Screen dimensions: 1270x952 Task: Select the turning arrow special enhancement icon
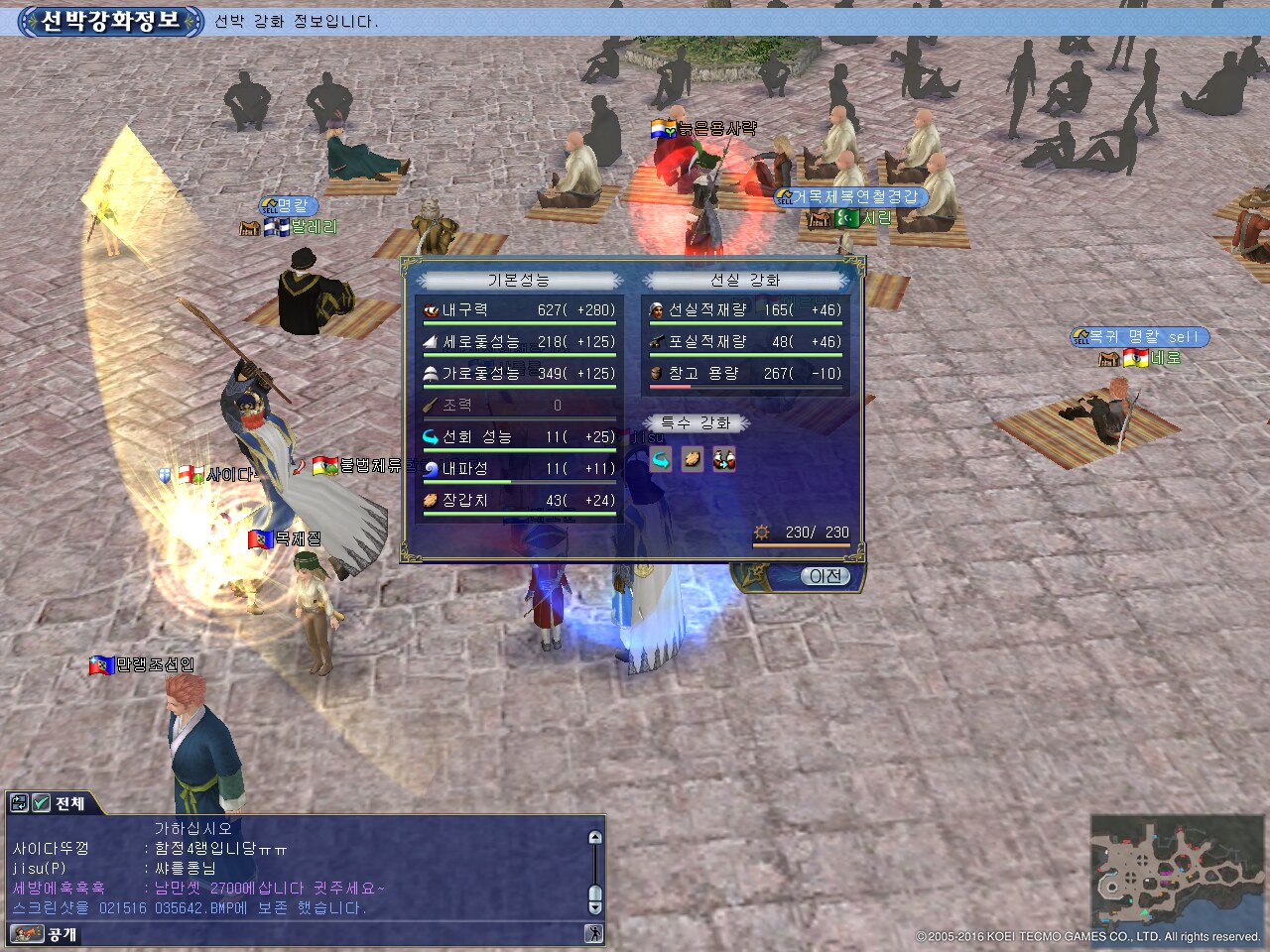[661, 459]
